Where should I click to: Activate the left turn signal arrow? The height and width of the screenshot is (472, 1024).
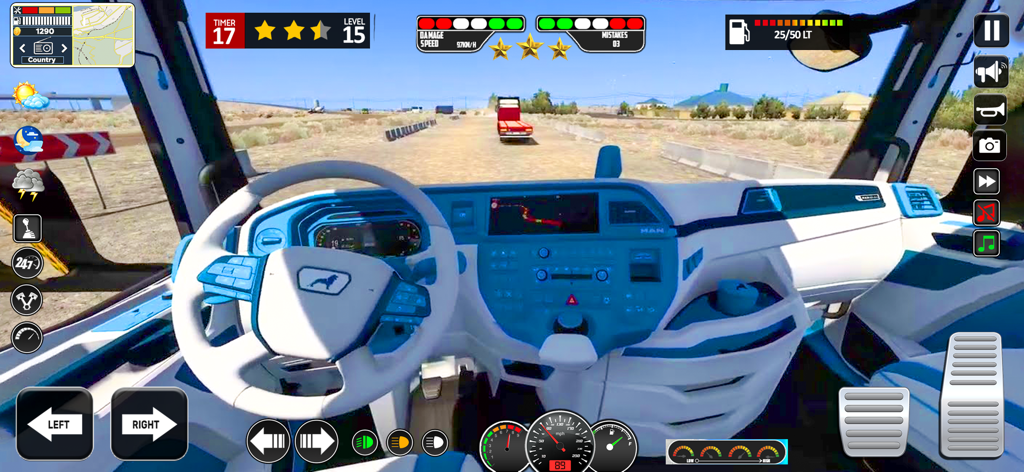[x=268, y=441]
